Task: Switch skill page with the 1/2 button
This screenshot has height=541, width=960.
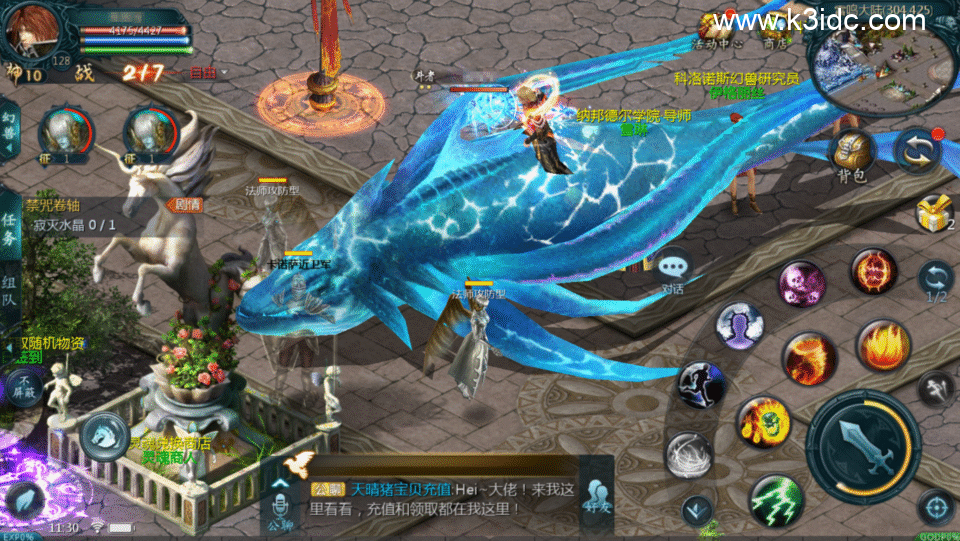Action: (x=936, y=282)
